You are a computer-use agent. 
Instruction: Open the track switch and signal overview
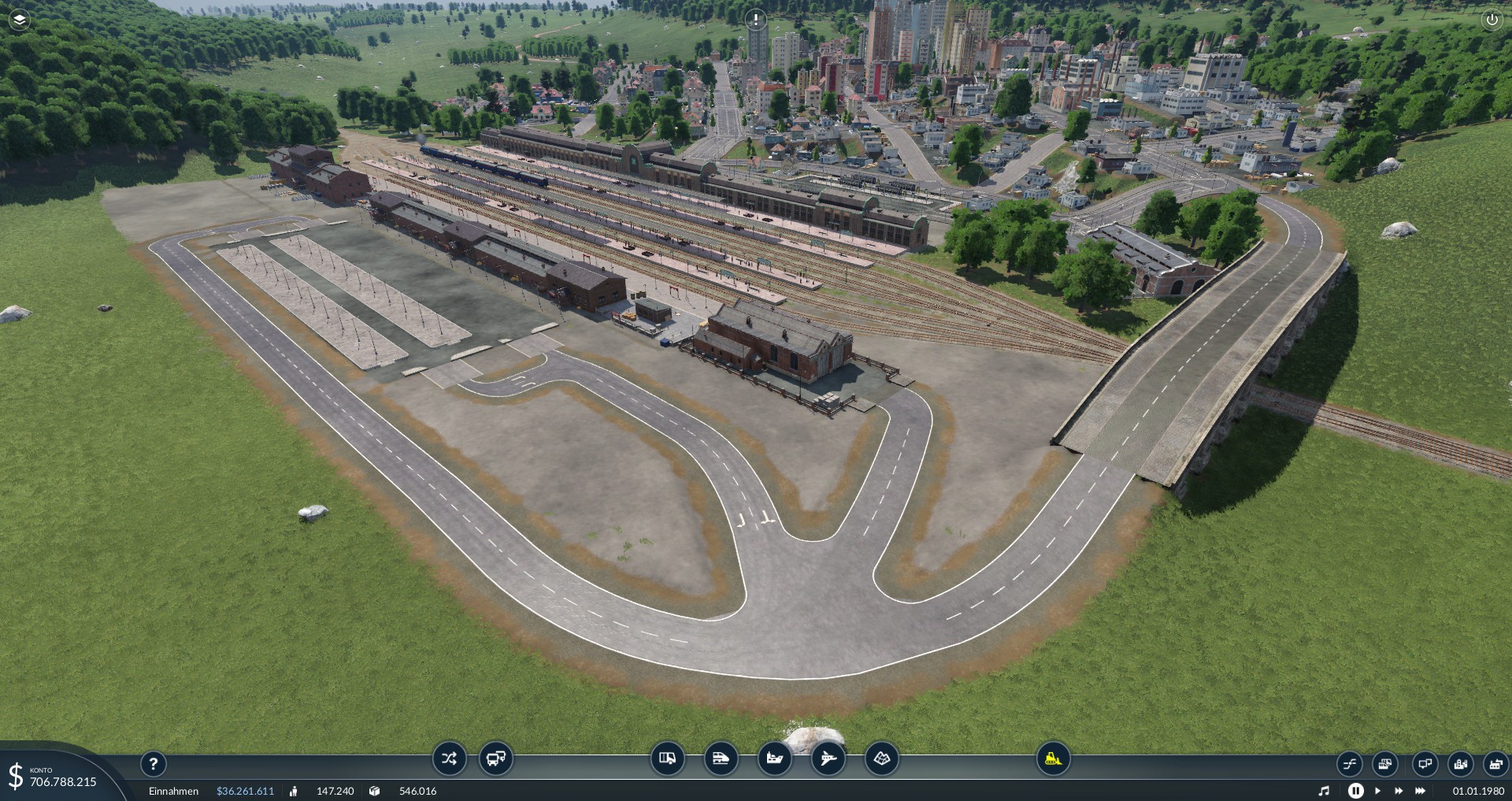pos(1350,763)
